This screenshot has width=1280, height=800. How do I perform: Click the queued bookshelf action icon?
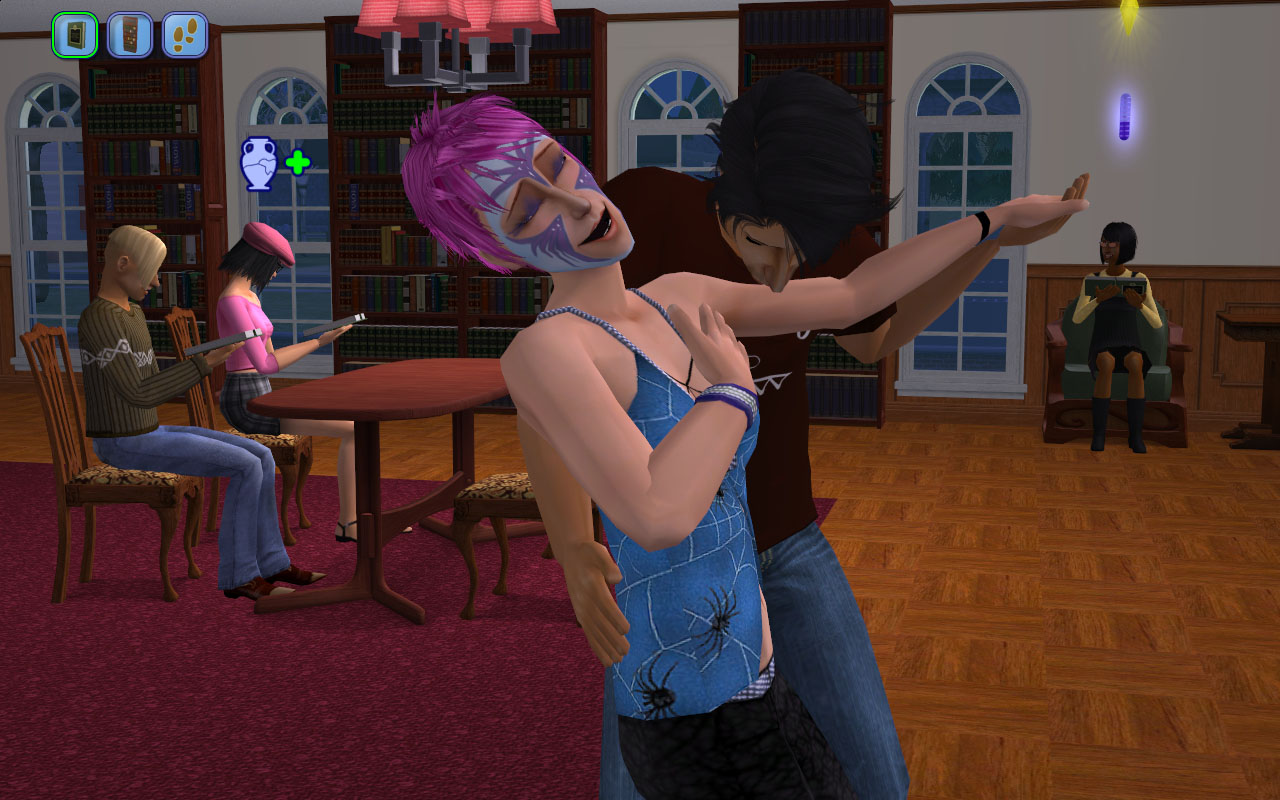130,35
